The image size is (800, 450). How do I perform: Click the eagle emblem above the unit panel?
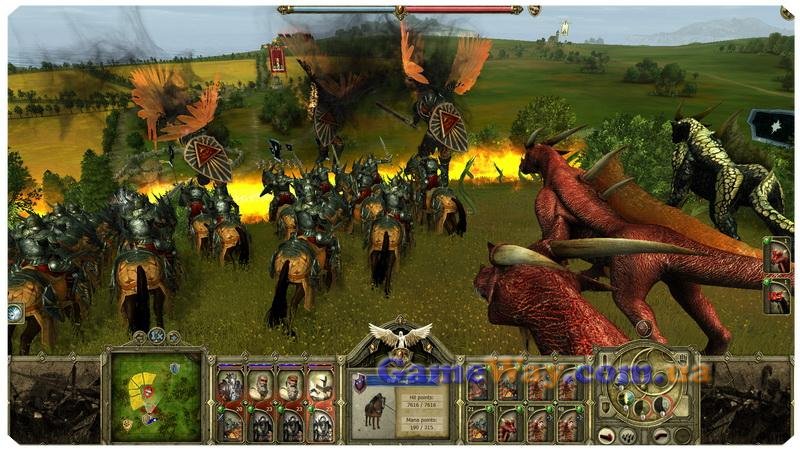[x=399, y=336]
